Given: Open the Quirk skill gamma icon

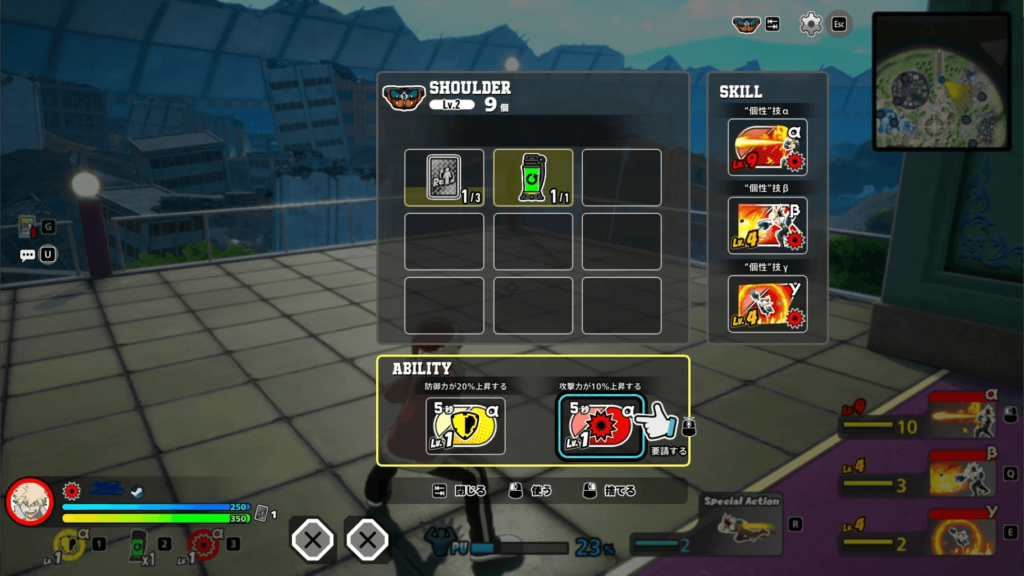Looking at the screenshot, I should tap(767, 303).
